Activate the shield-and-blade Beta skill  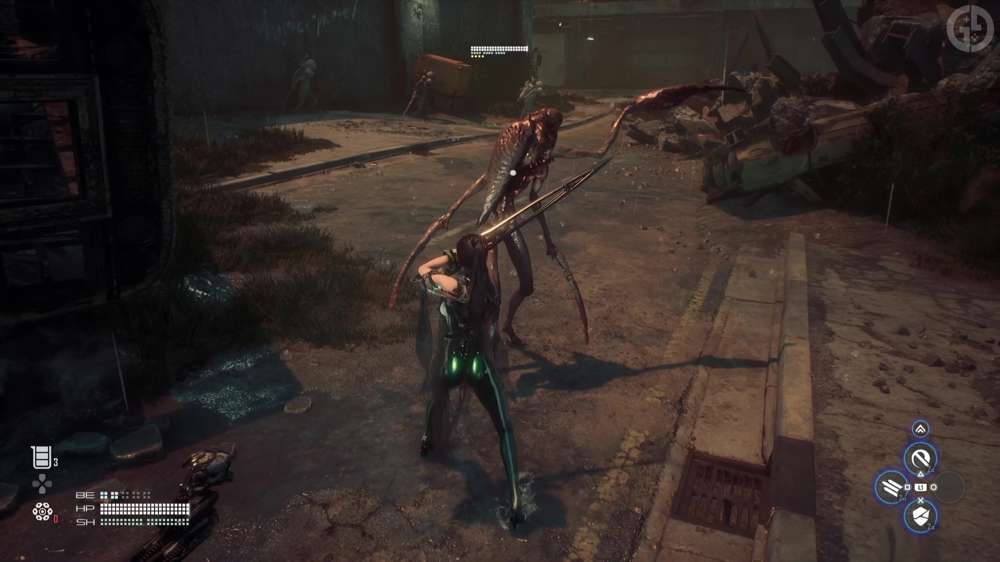click(x=920, y=517)
